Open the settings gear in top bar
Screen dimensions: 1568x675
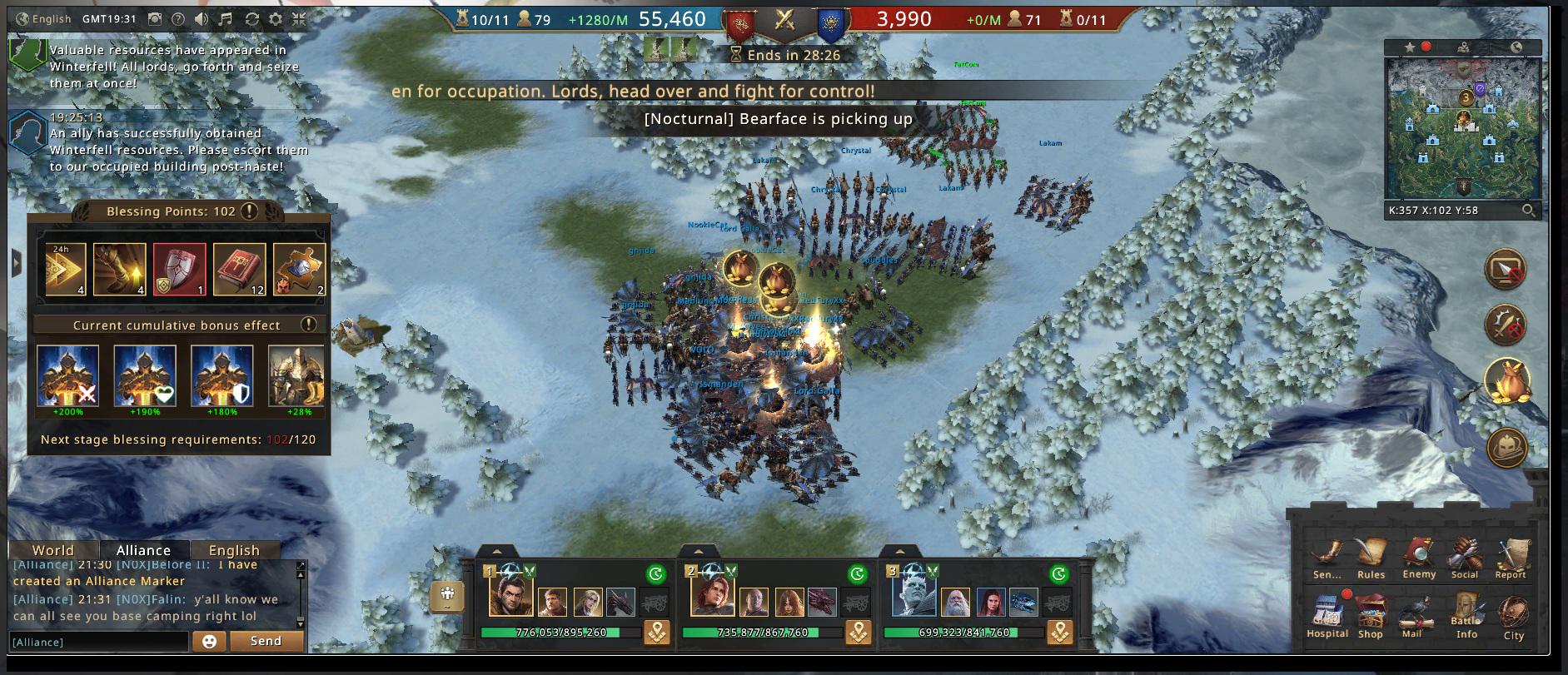click(x=276, y=18)
